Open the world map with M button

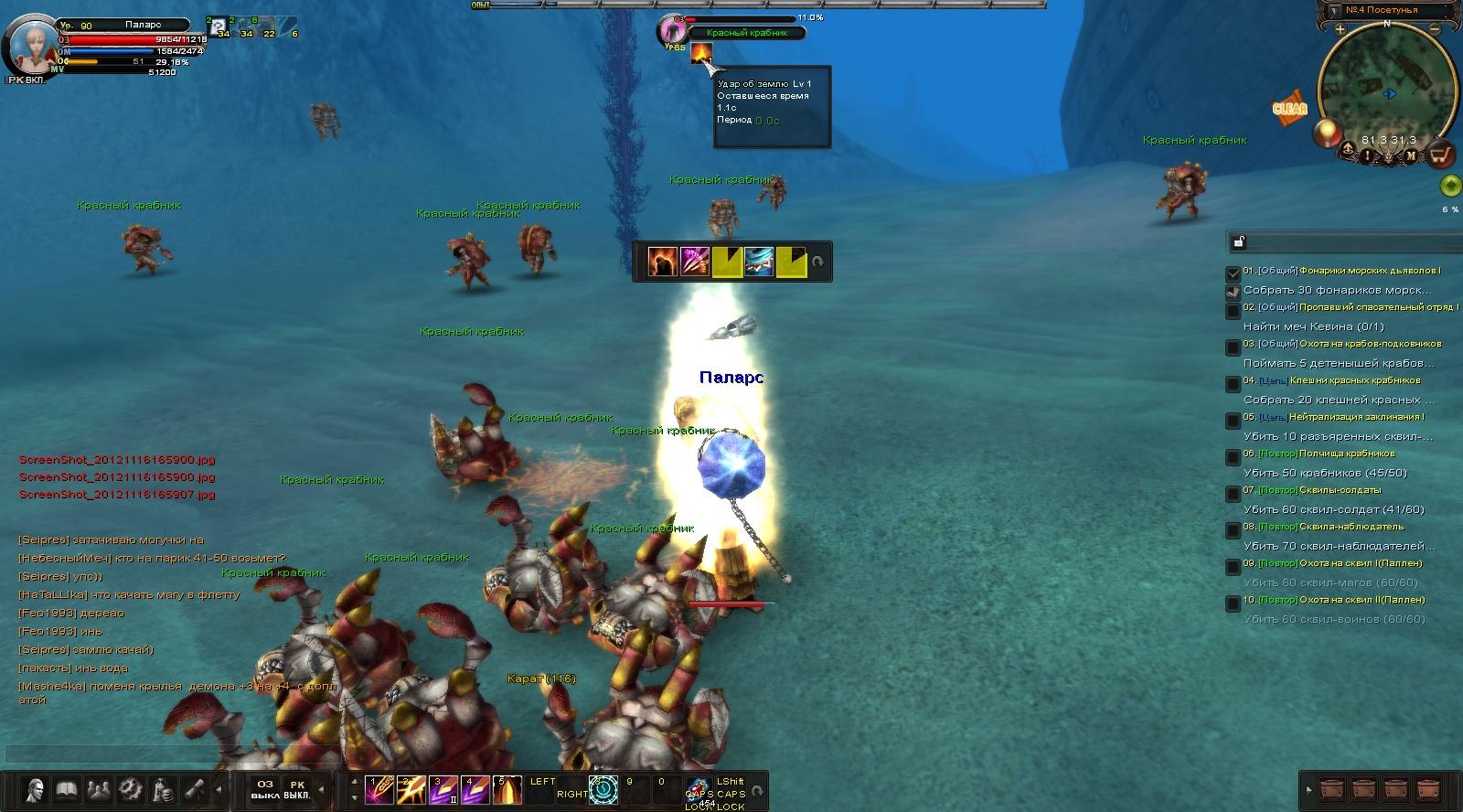point(1411,155)
